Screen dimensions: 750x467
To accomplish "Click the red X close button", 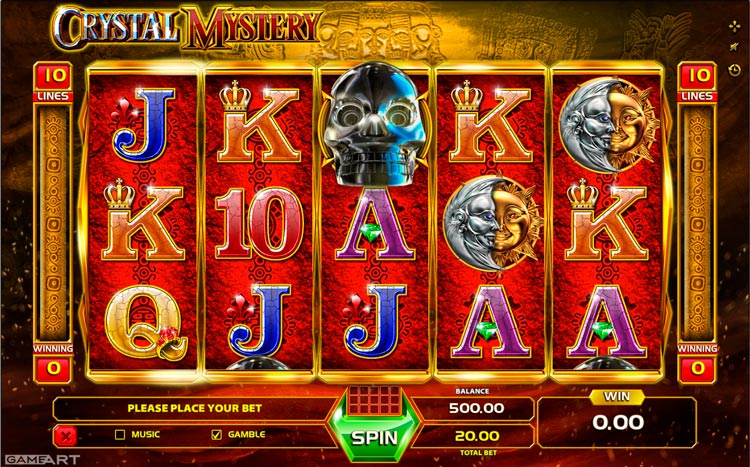I will tap(66, 435).
